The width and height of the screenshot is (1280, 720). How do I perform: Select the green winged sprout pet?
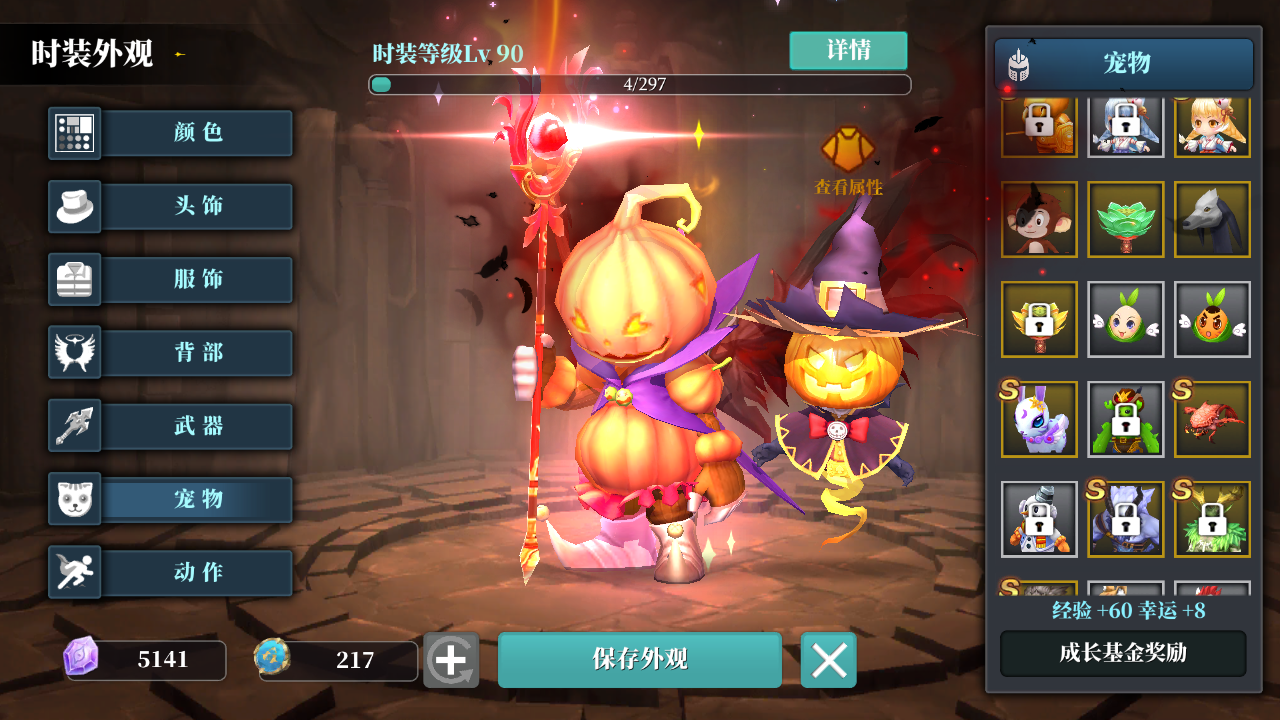(1125, 319)
